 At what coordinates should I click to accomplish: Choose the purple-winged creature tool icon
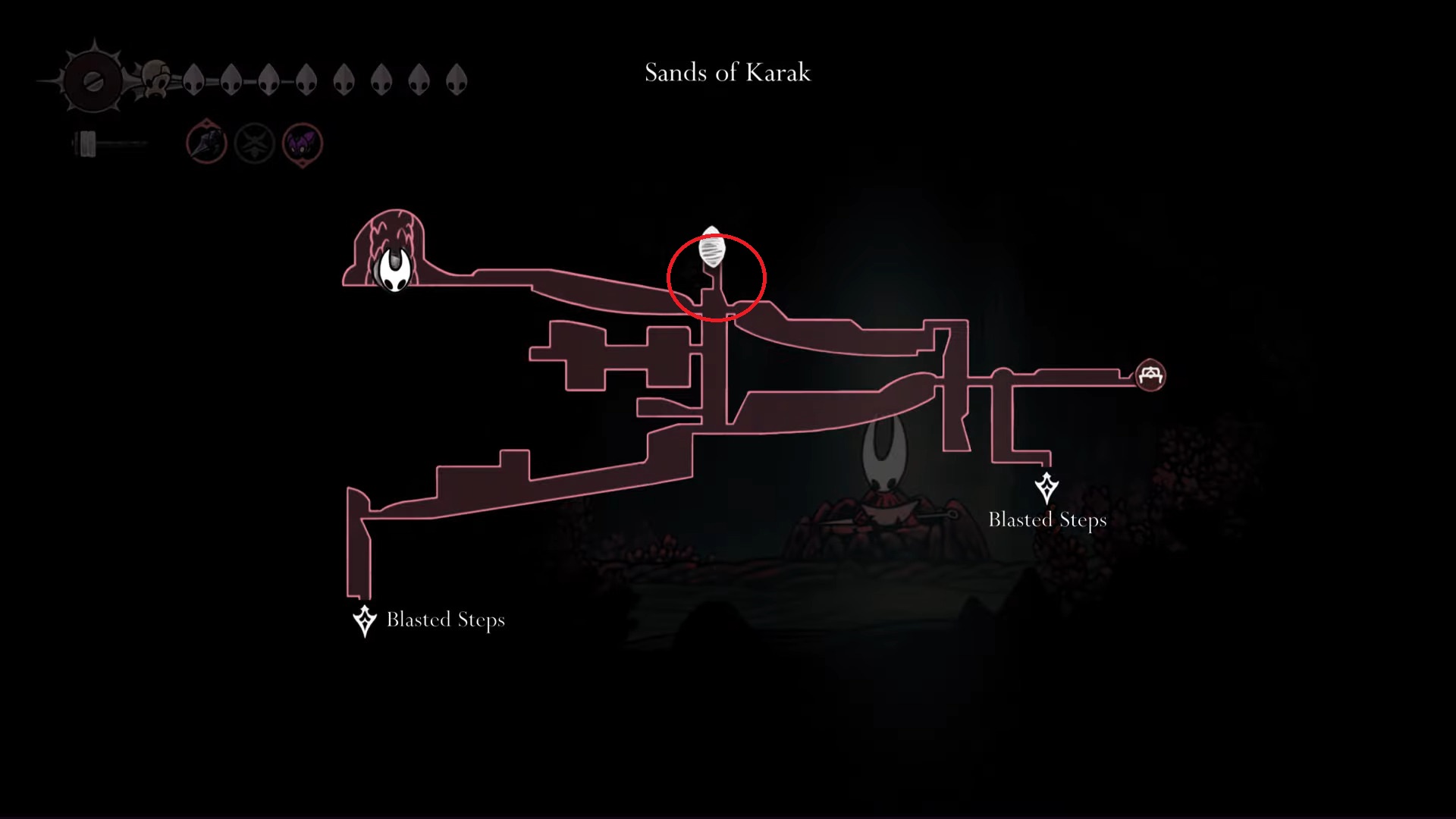(x=303, y=143)
